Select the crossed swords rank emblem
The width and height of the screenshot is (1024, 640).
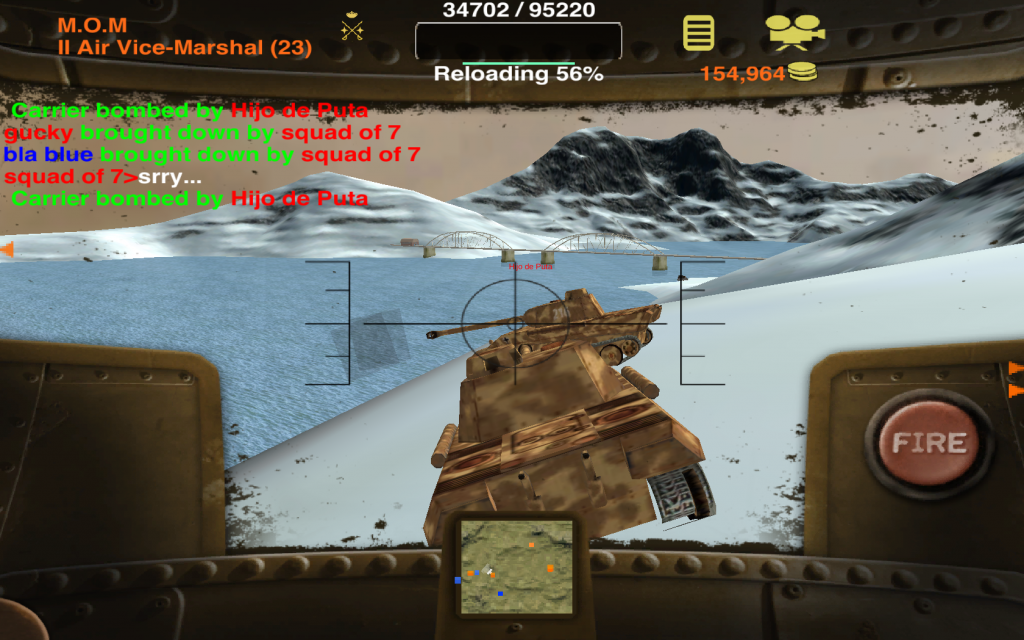352,27
